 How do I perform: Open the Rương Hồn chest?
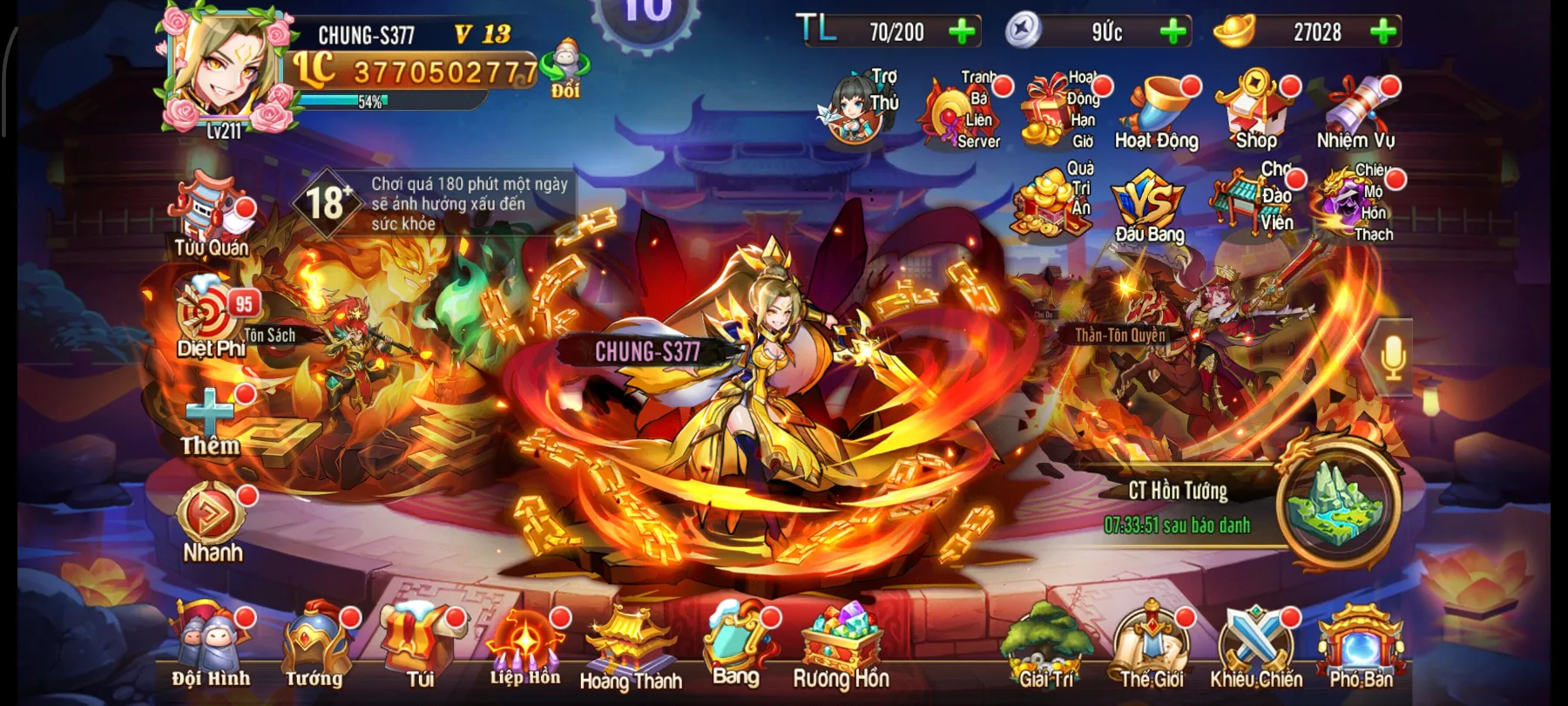tap(841, 647)
